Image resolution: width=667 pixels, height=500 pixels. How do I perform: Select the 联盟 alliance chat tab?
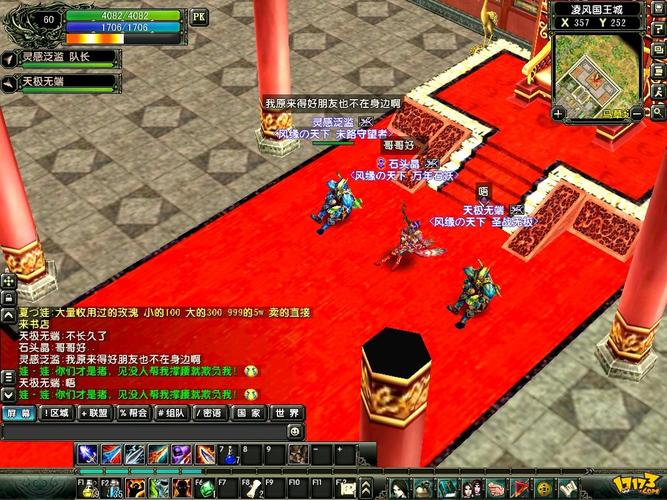click(x=95, y=412)
